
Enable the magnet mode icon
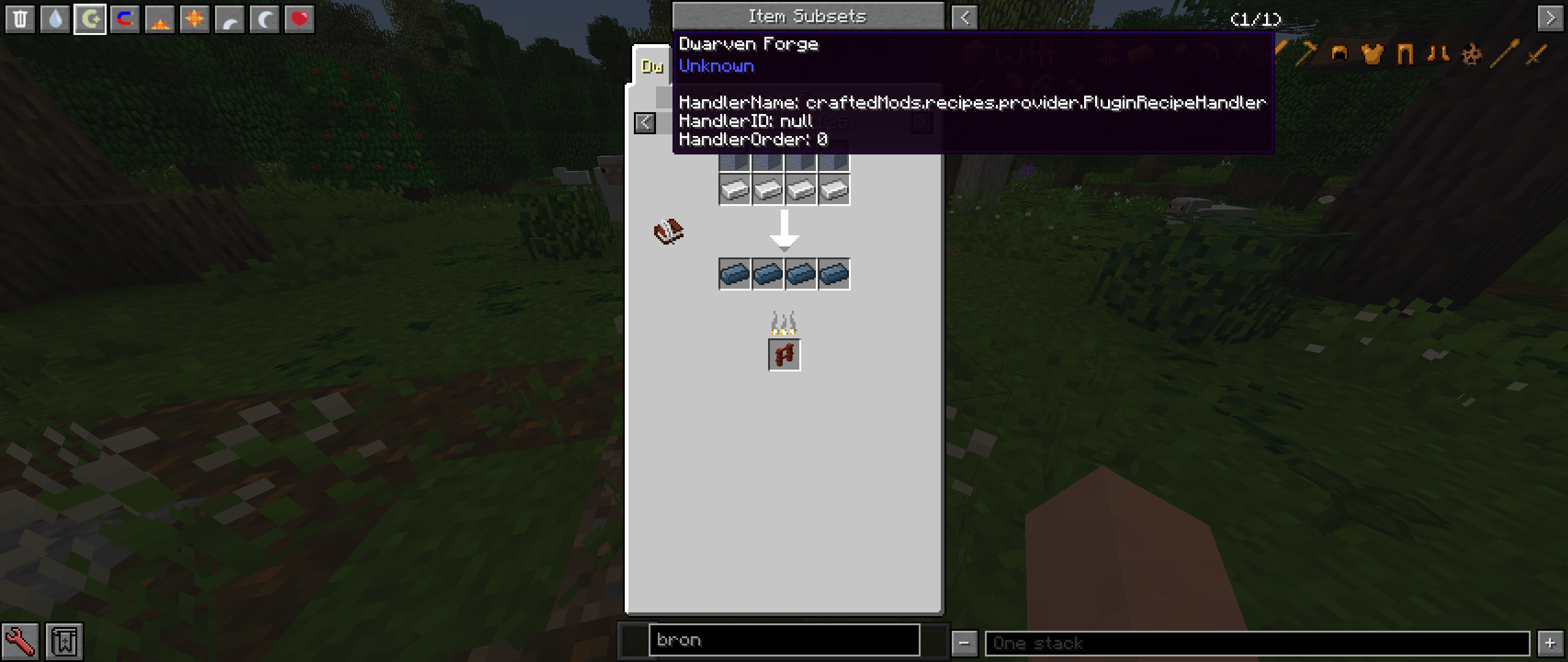coord(124,18)
